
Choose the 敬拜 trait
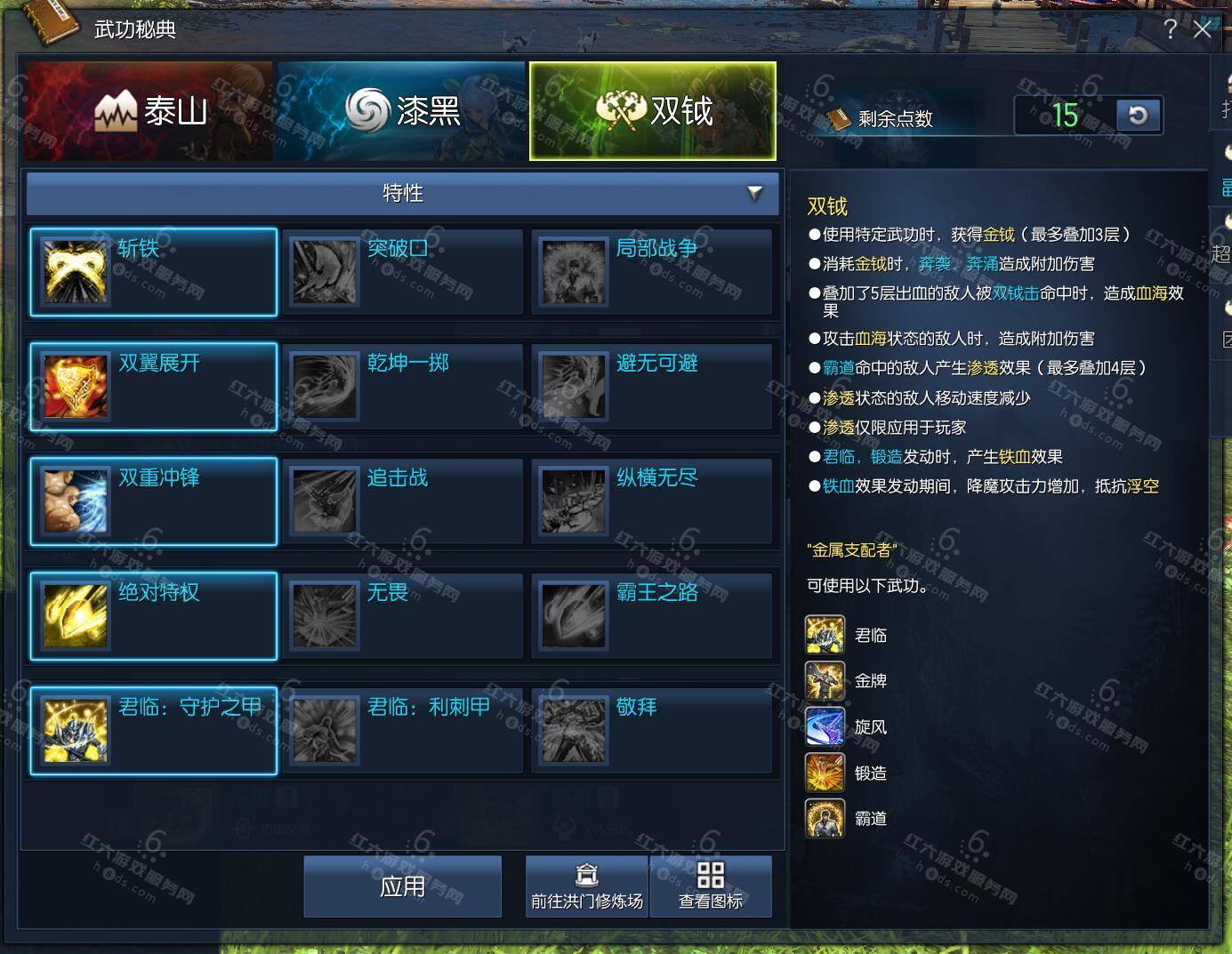pos(652,731)
